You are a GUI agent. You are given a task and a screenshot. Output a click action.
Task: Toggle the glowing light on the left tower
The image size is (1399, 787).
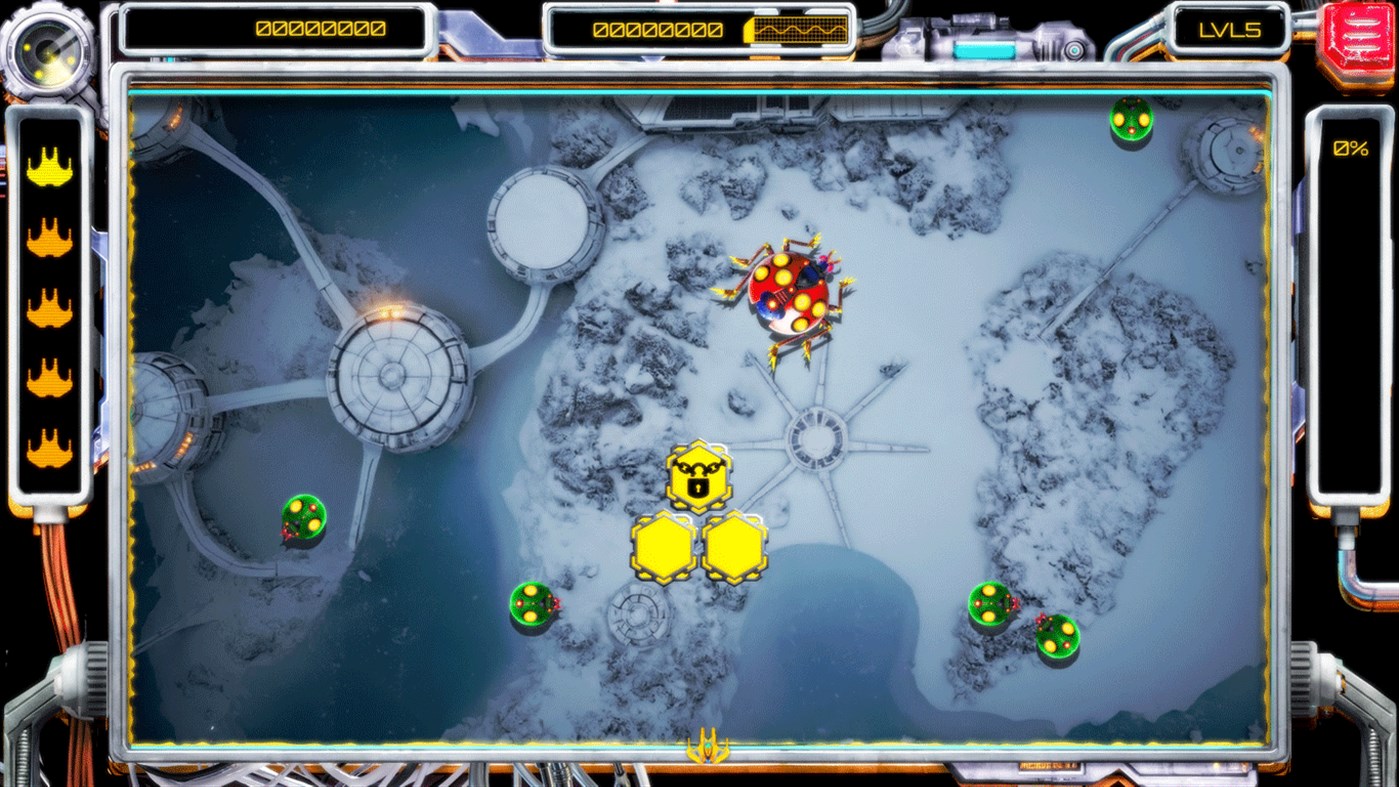(390, 312)
